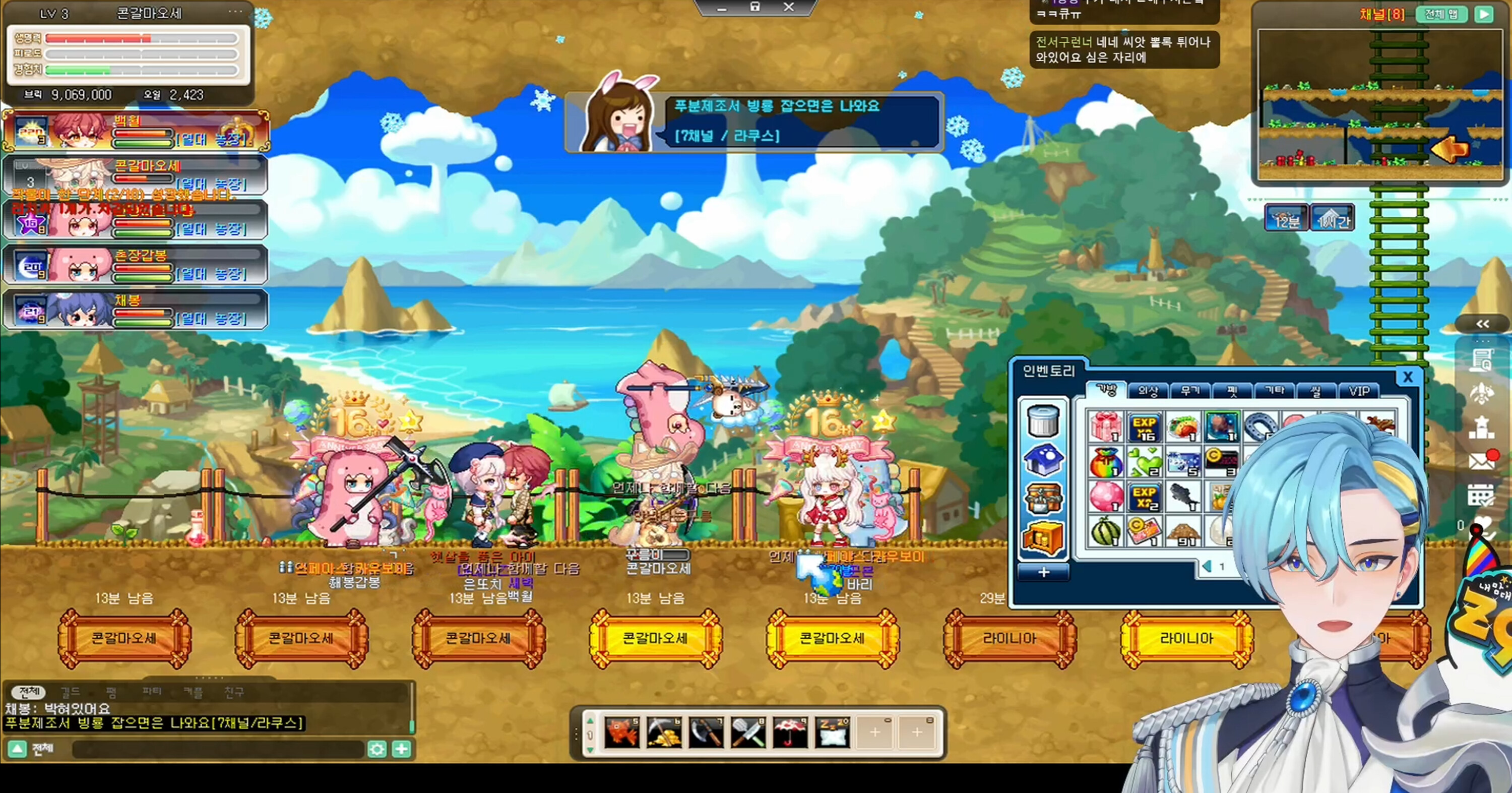Click the inventory trash can icon

click(1043, 420)
